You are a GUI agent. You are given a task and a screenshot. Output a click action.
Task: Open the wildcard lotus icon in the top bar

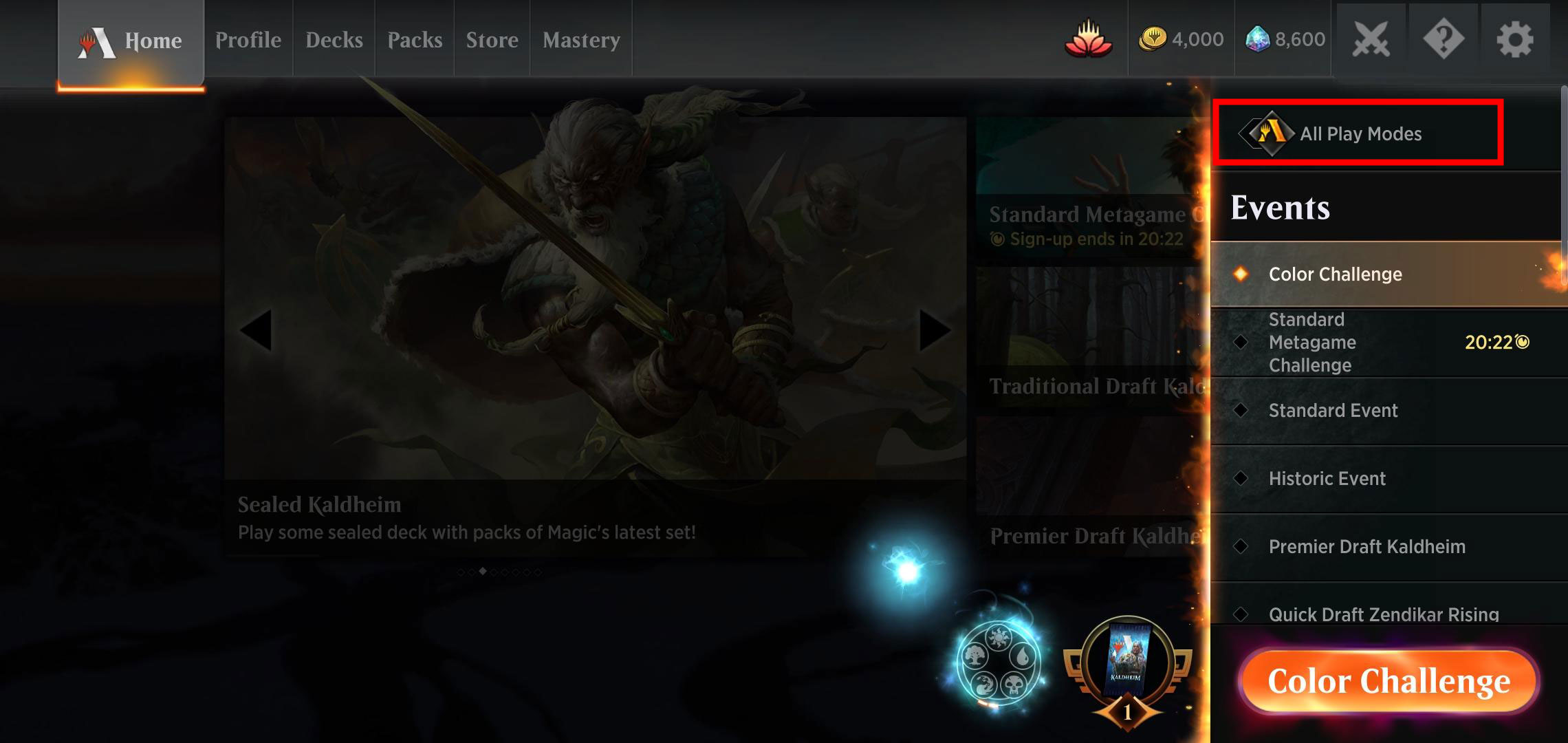coord(1089,39)
